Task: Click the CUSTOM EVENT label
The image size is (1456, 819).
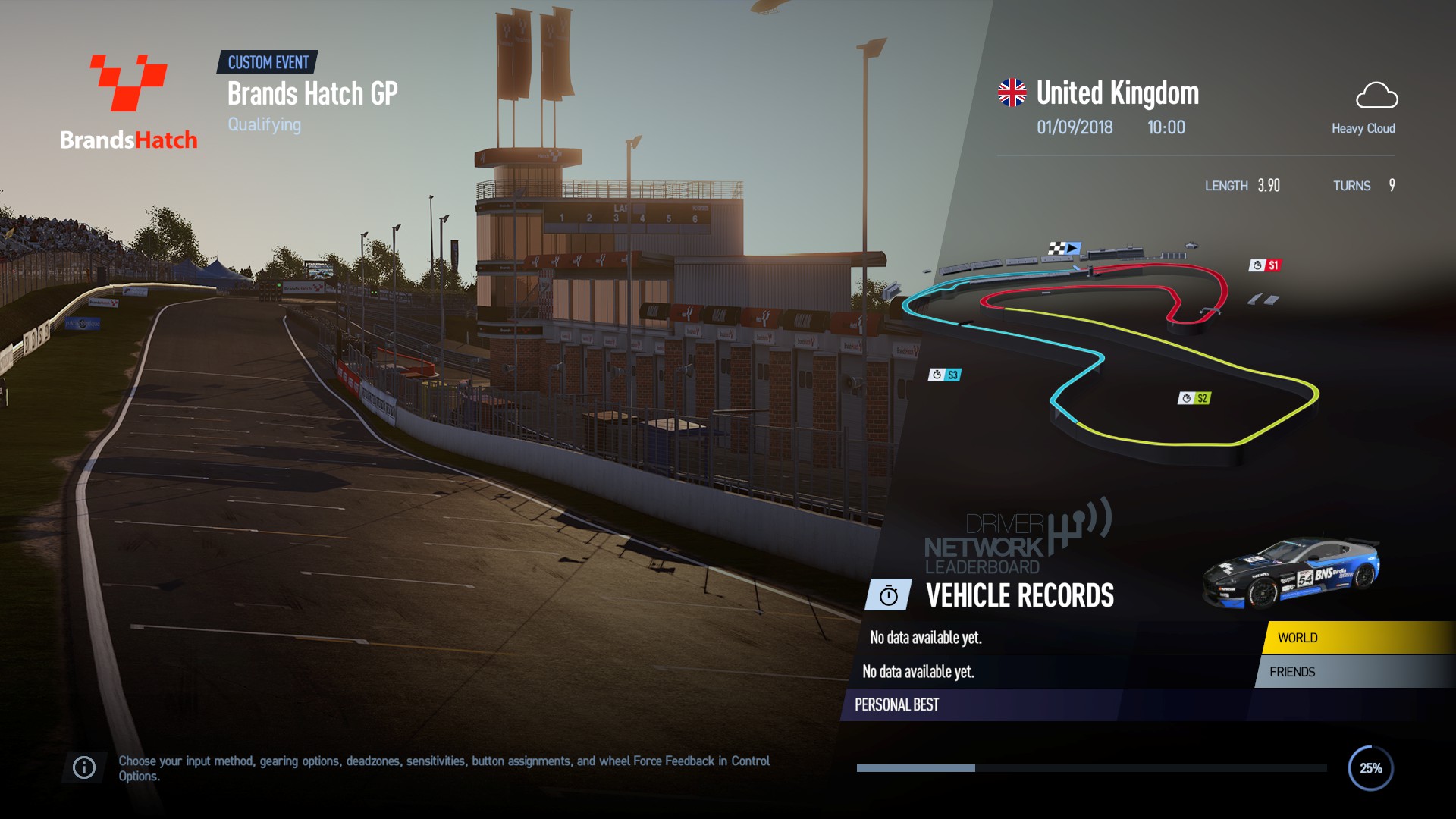Action: click(268, 63)
